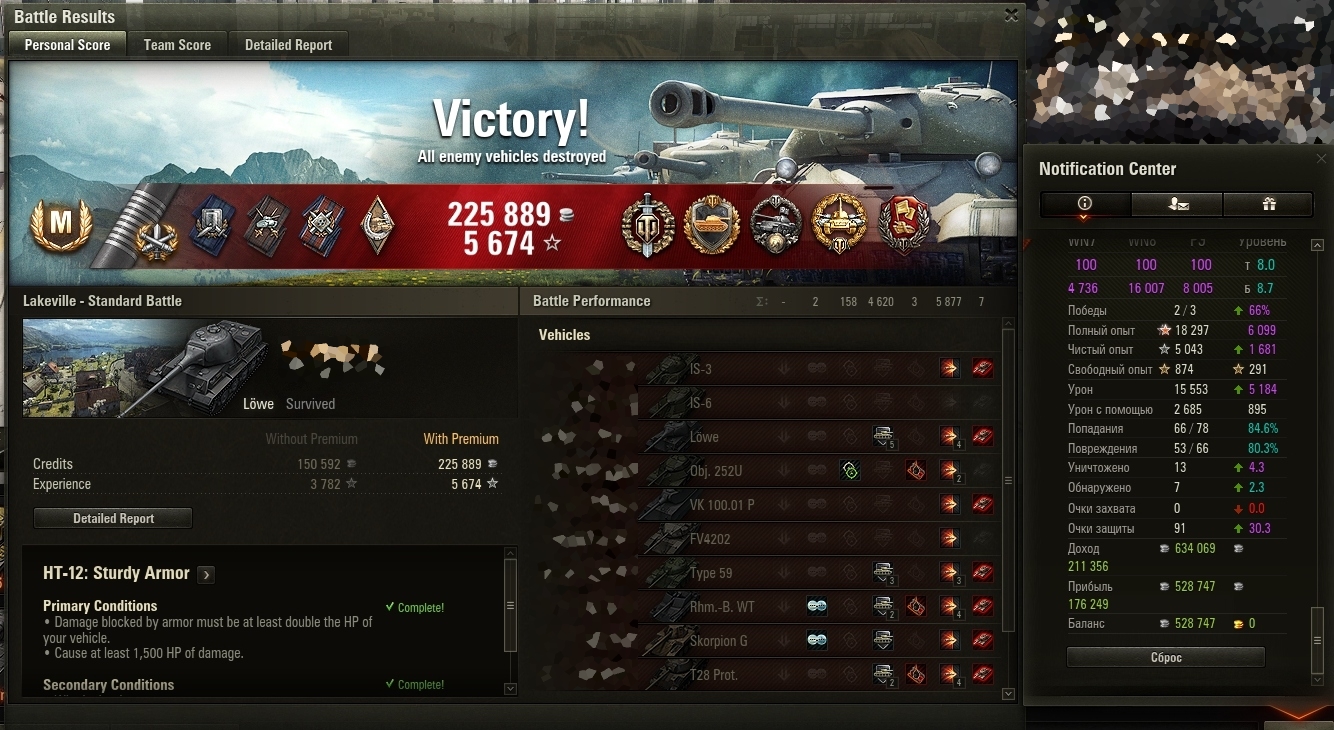Click the Сброс reset button
Screen dimensions: 1334x730
pyautogui.click(x=1165, y=658)
